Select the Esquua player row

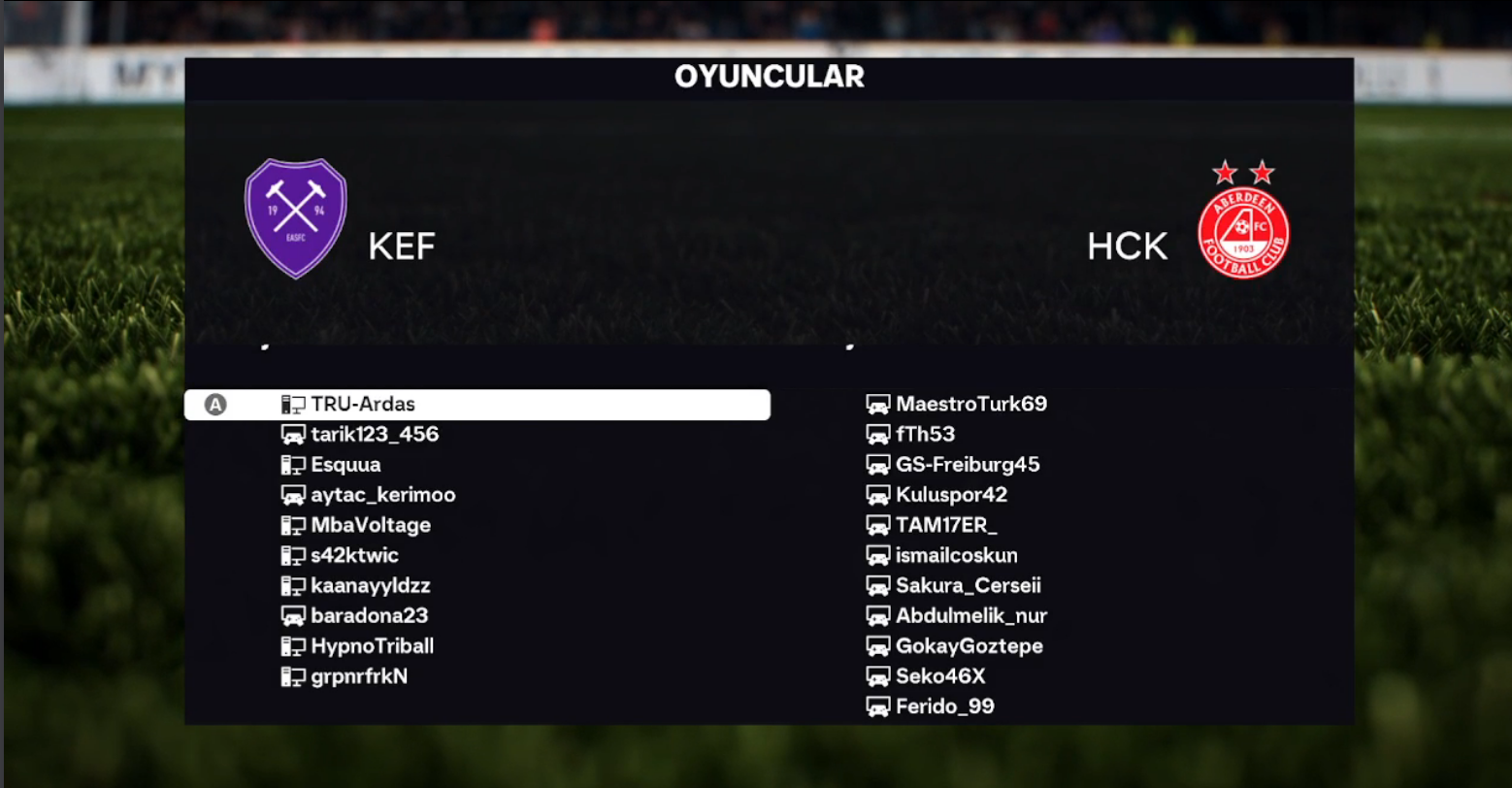point(345,465)
